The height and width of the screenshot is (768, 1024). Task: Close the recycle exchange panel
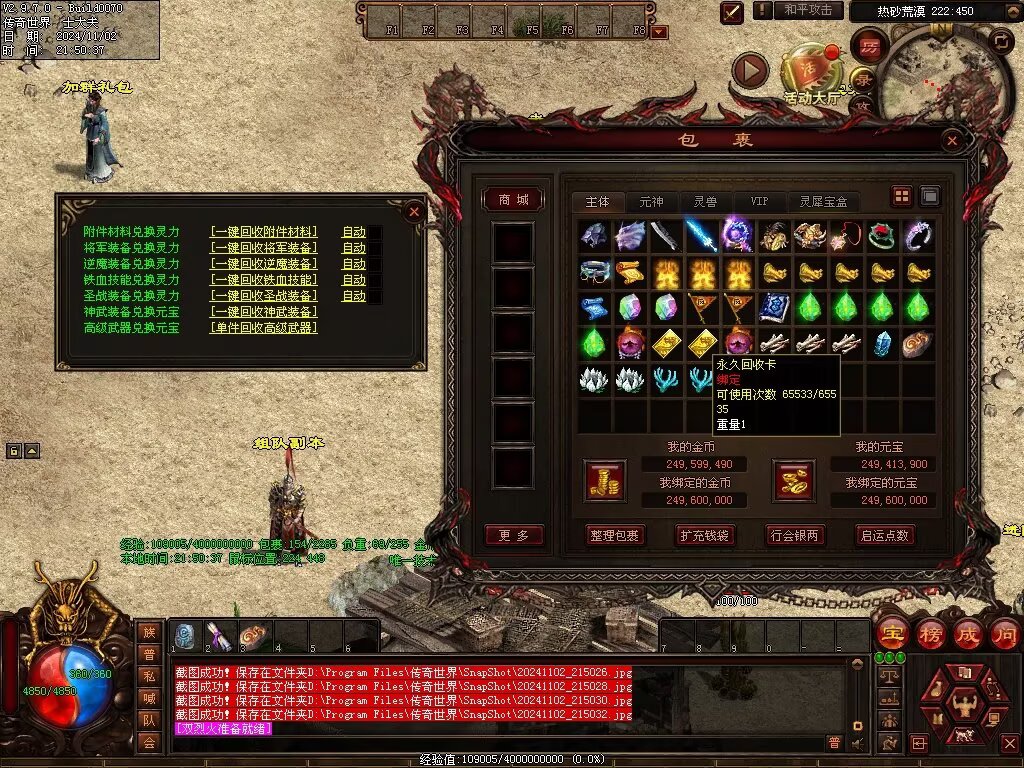[x=414, y=211]
